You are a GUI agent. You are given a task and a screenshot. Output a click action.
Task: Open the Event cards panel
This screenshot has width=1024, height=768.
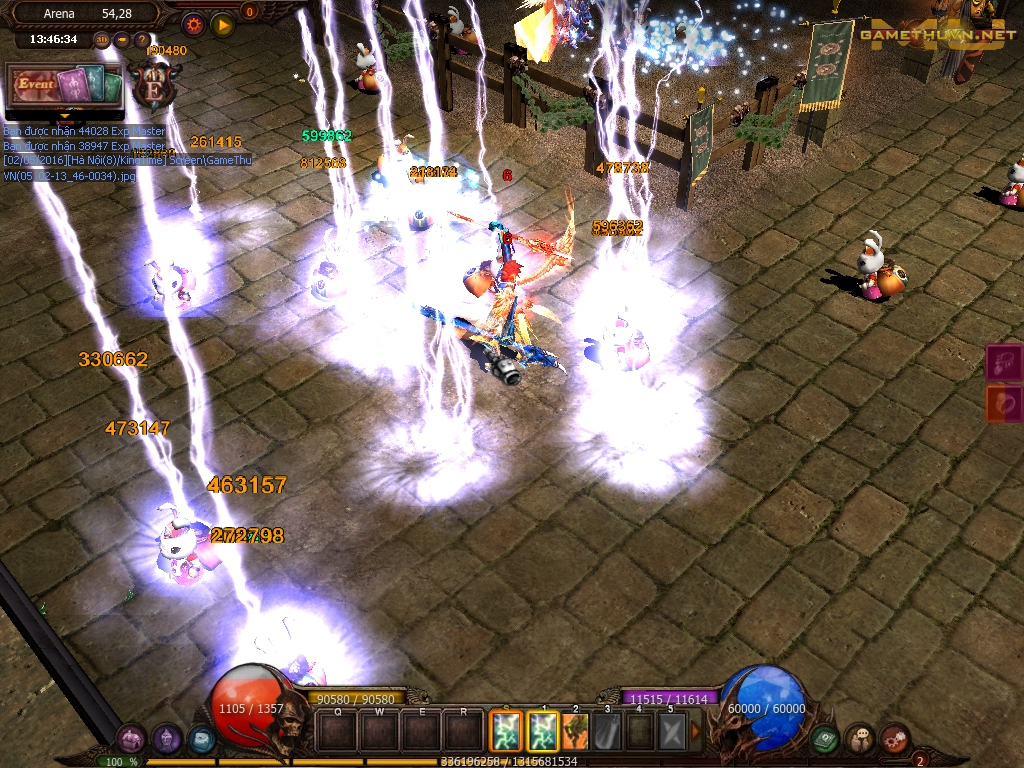coord(64,86)
